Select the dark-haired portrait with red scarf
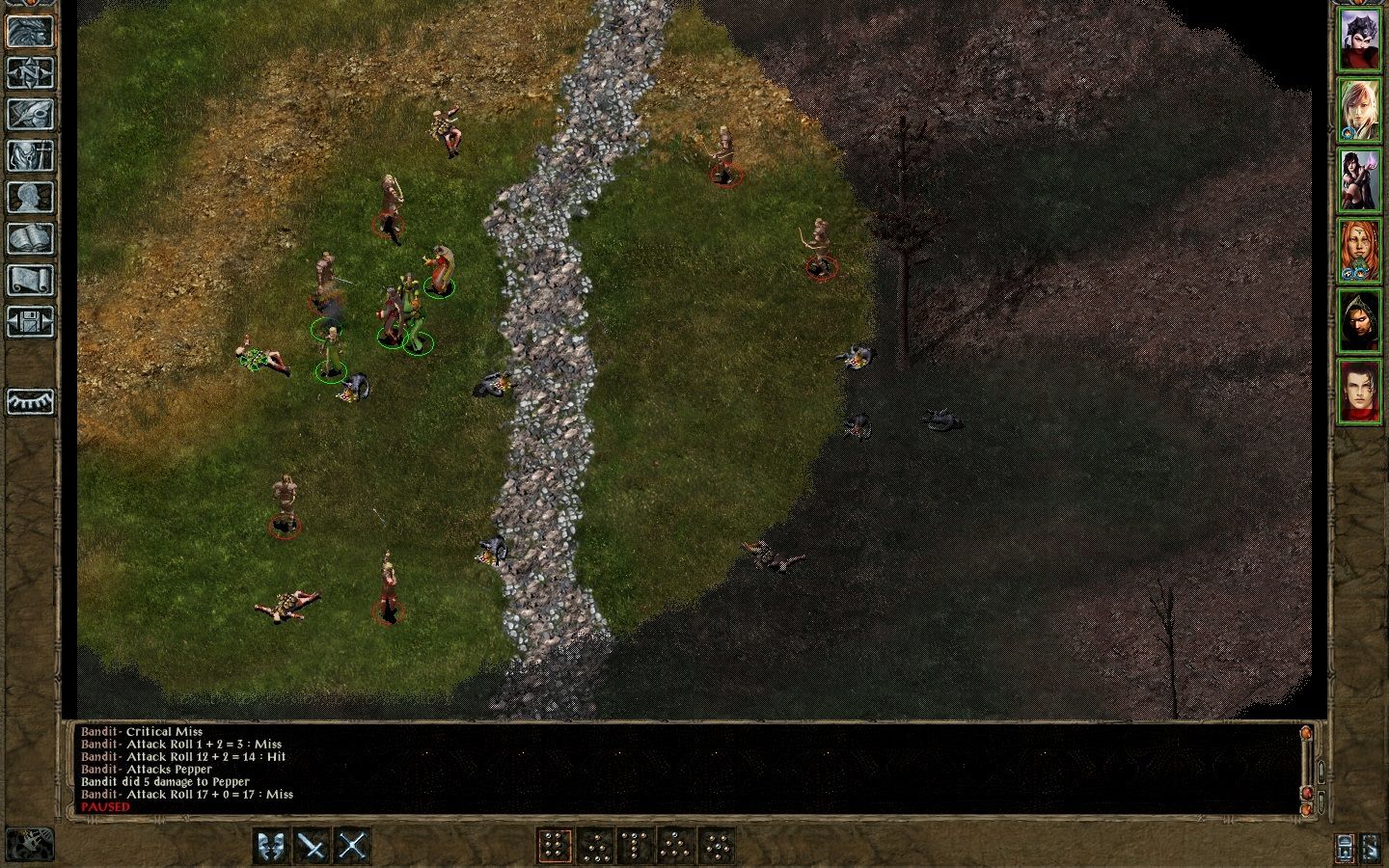The image size is (1389, 868). [1359, 392]
